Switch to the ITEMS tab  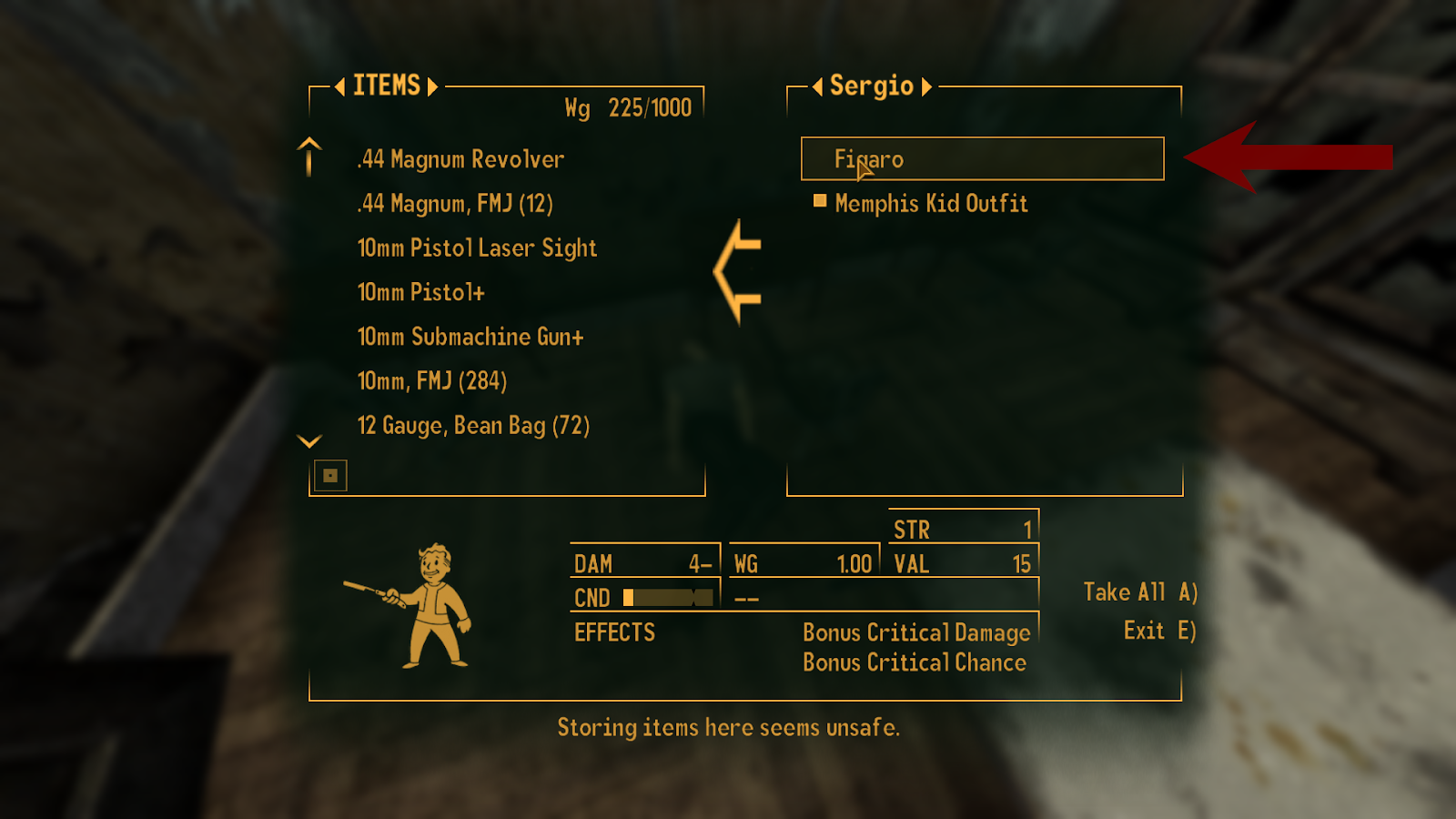385,86
